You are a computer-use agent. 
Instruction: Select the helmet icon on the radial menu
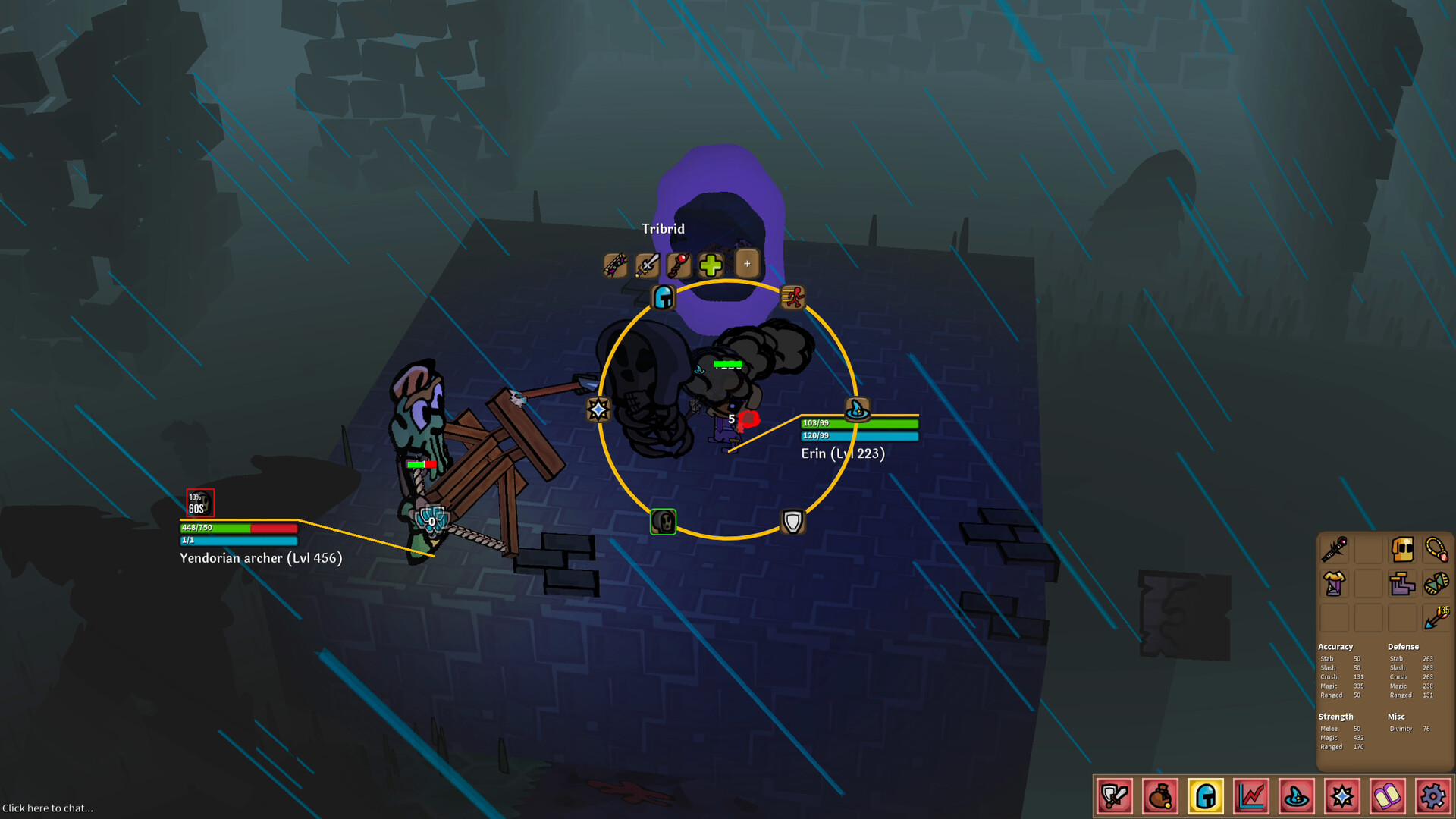(x=662, y=298)
